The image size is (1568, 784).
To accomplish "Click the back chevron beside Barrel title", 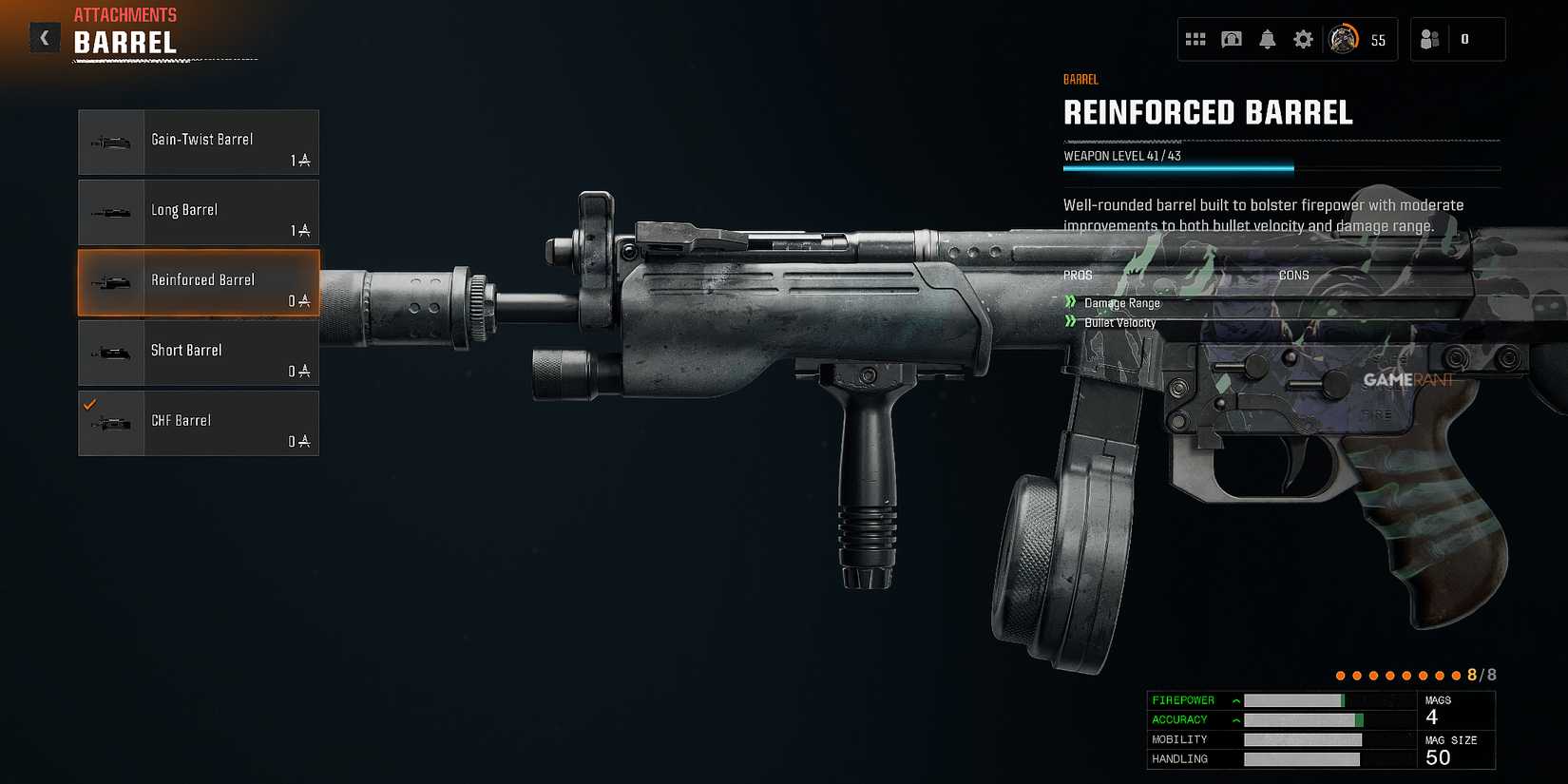I will pos(44,37).
